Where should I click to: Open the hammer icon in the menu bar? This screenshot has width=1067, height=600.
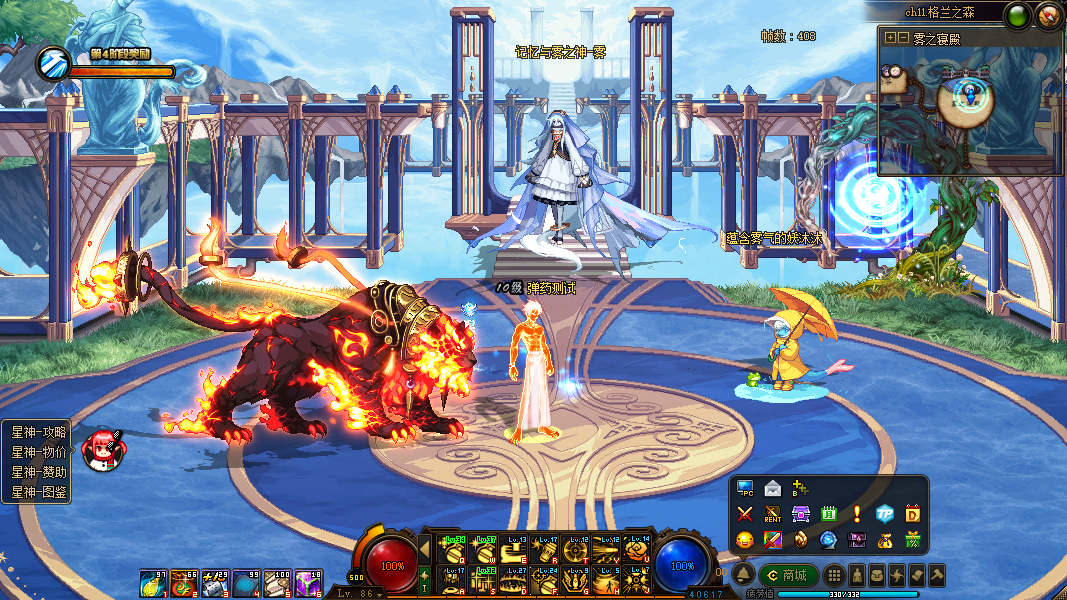[937, 576]
